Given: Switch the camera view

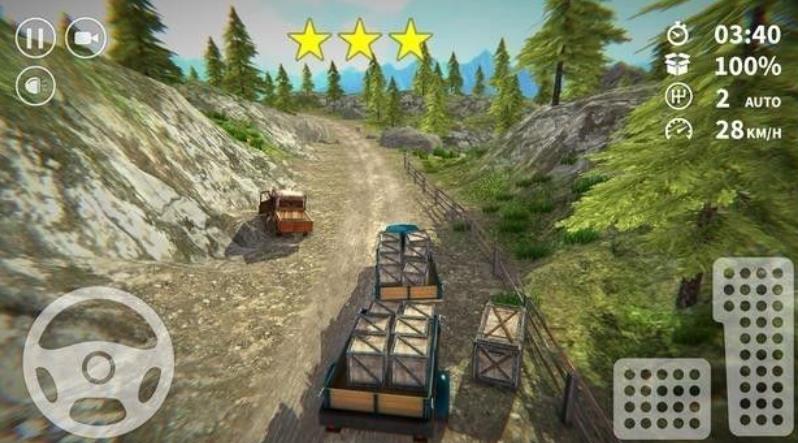Looking at the screenshot, I should (85, 38).
